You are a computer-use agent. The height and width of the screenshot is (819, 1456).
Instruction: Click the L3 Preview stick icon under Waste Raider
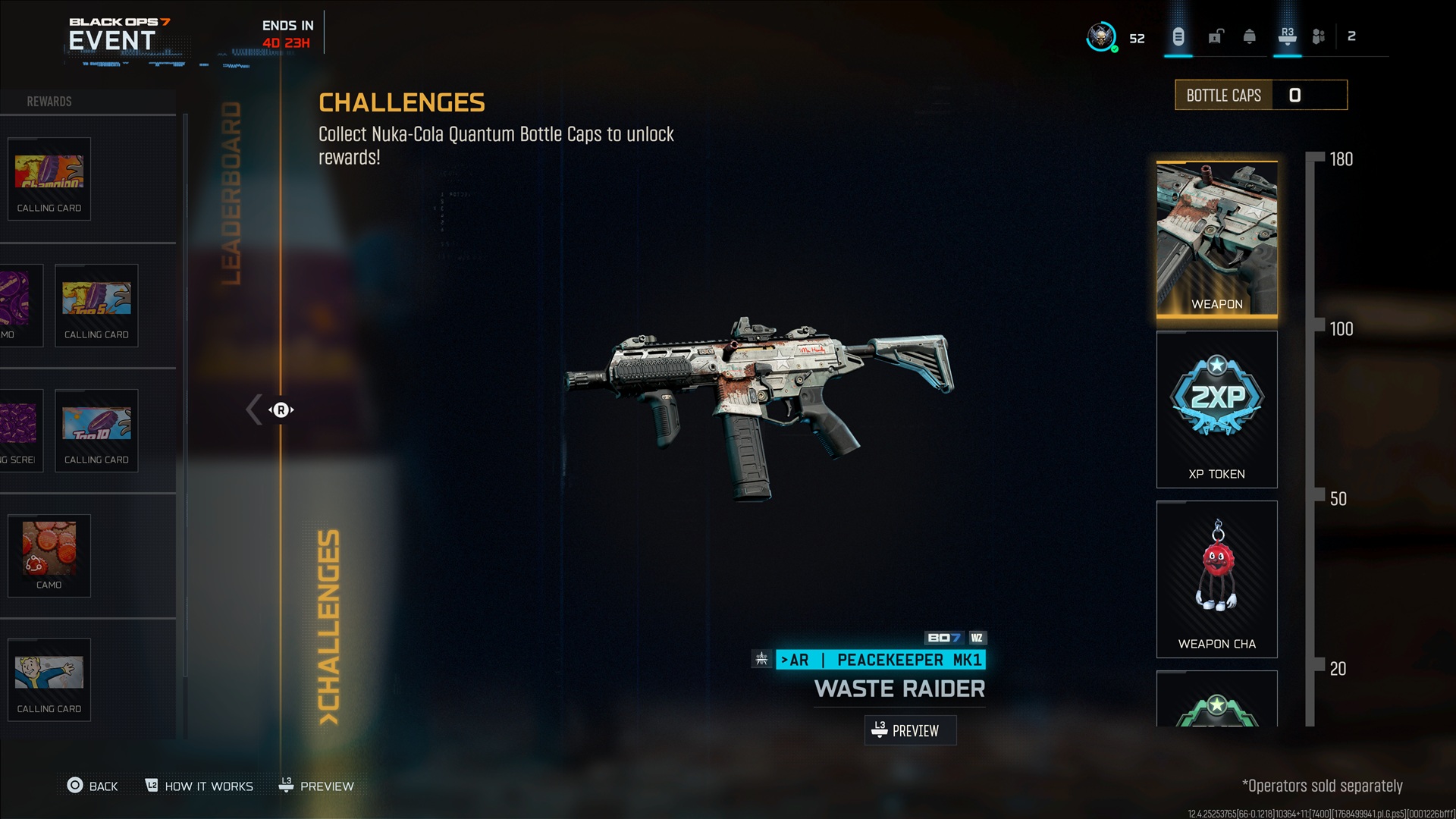pos(880,730)
